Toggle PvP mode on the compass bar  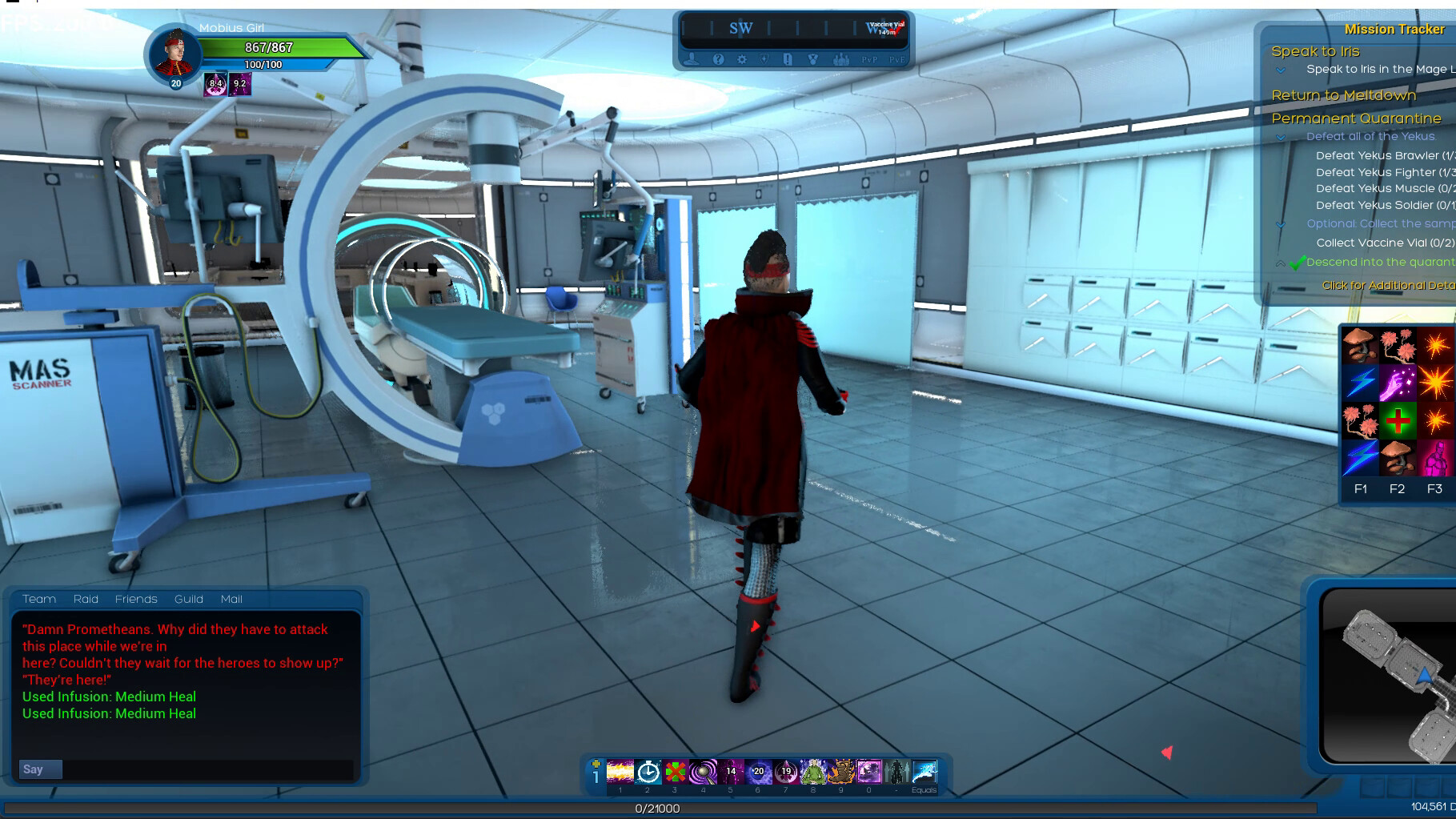point(870,59)
